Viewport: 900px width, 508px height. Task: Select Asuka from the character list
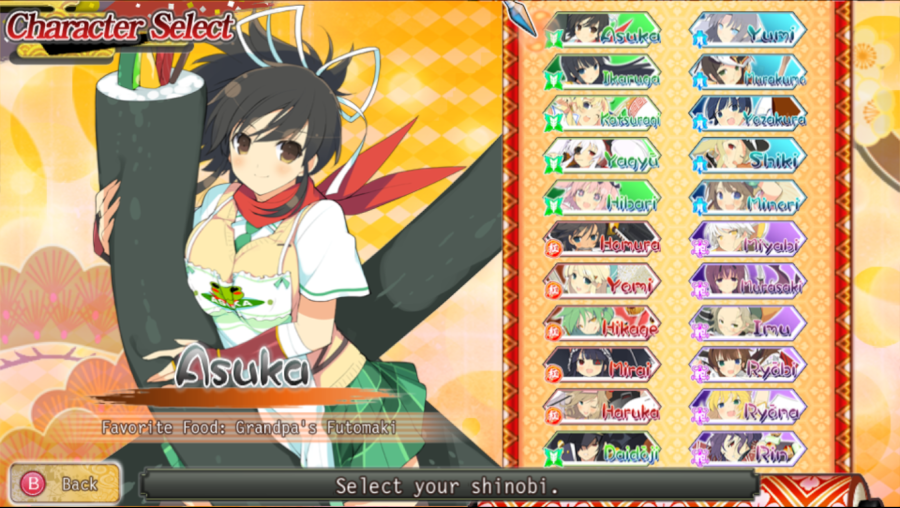[x=603, y=31]
